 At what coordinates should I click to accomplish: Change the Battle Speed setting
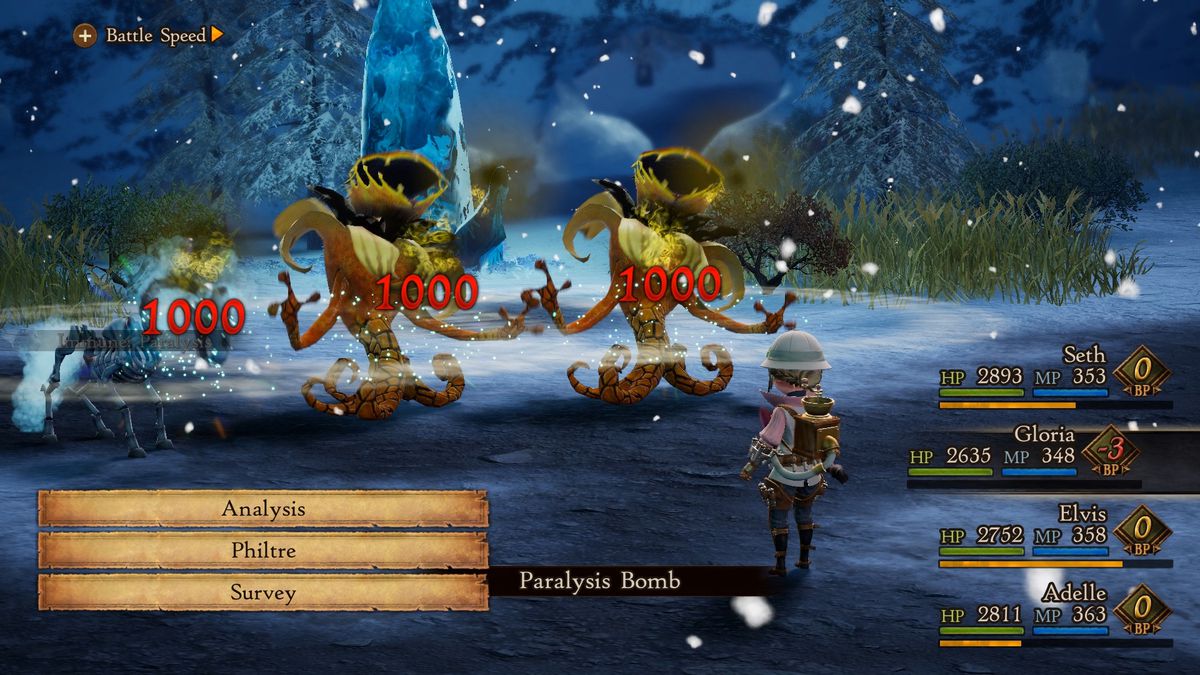pyautogui.click(x=150, y=36)
